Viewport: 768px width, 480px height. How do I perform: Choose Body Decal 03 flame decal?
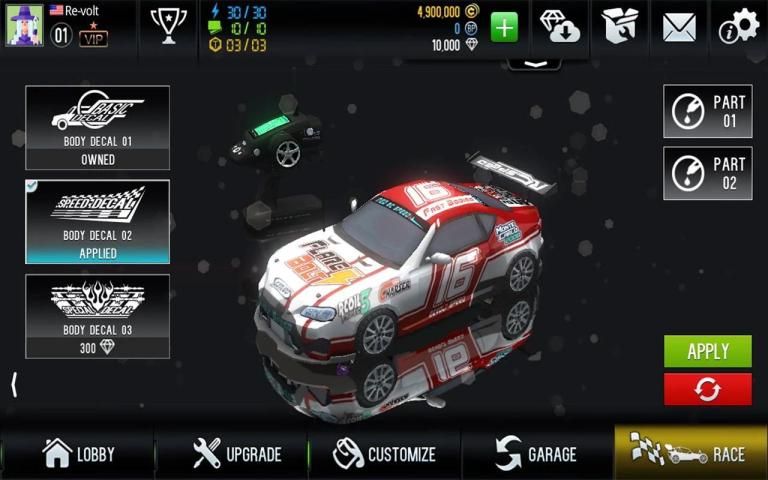(x=97, y=316)
